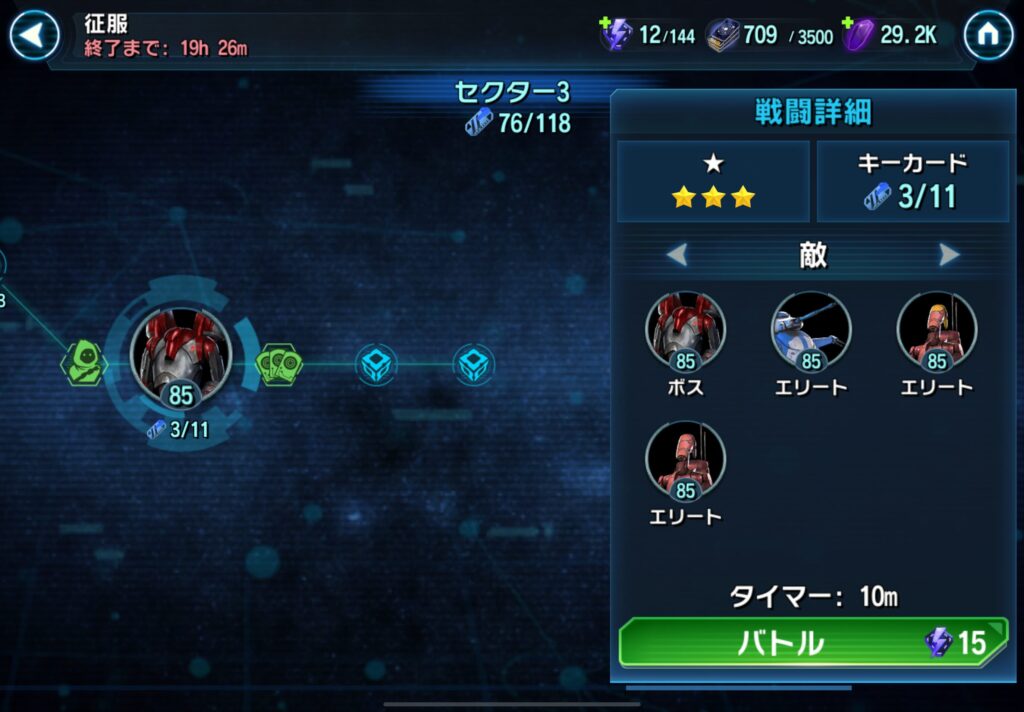Inspect the blue droid elite enemy portrait
The image size is (1024, 712).
pyautogui.click(x=811, y=333)
